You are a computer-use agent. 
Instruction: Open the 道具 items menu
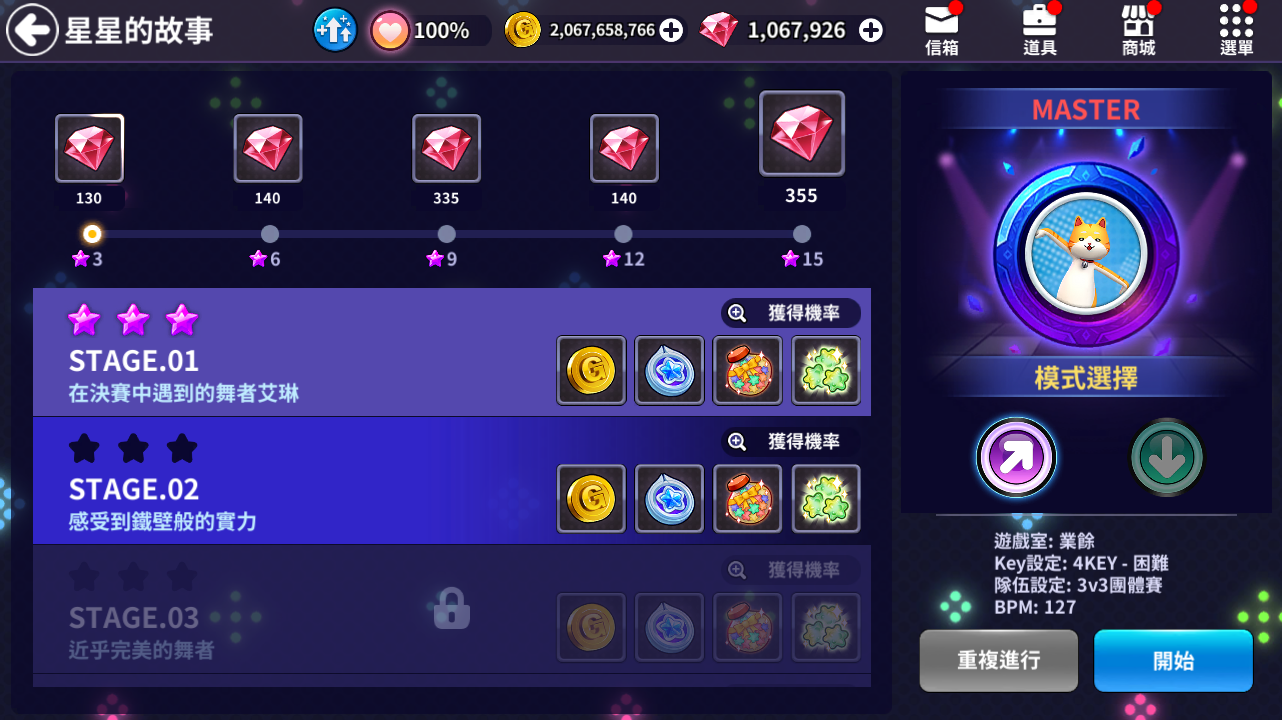click(x=1040, y=30)
